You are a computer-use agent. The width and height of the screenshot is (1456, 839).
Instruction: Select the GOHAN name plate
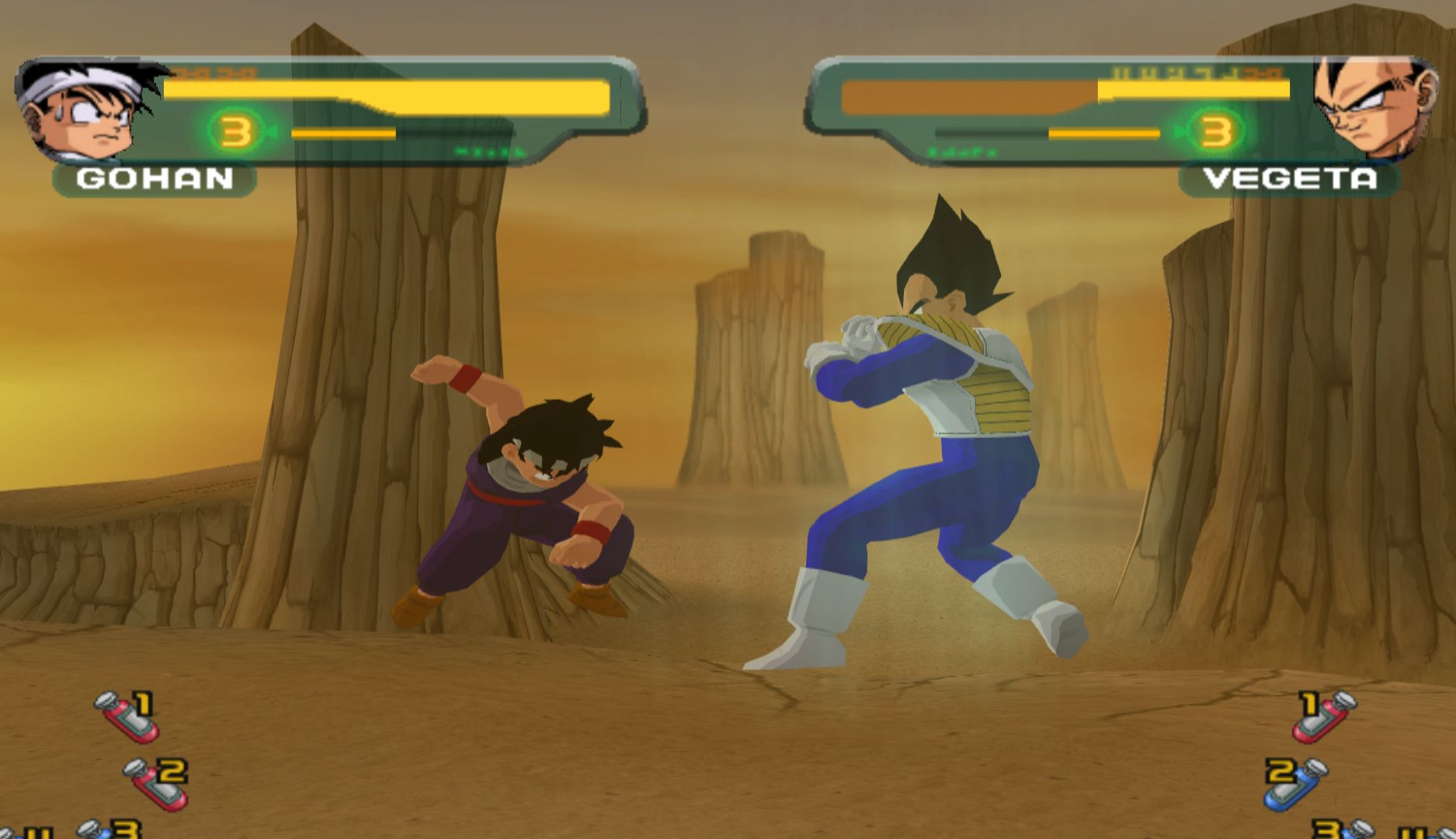point(155,179)
